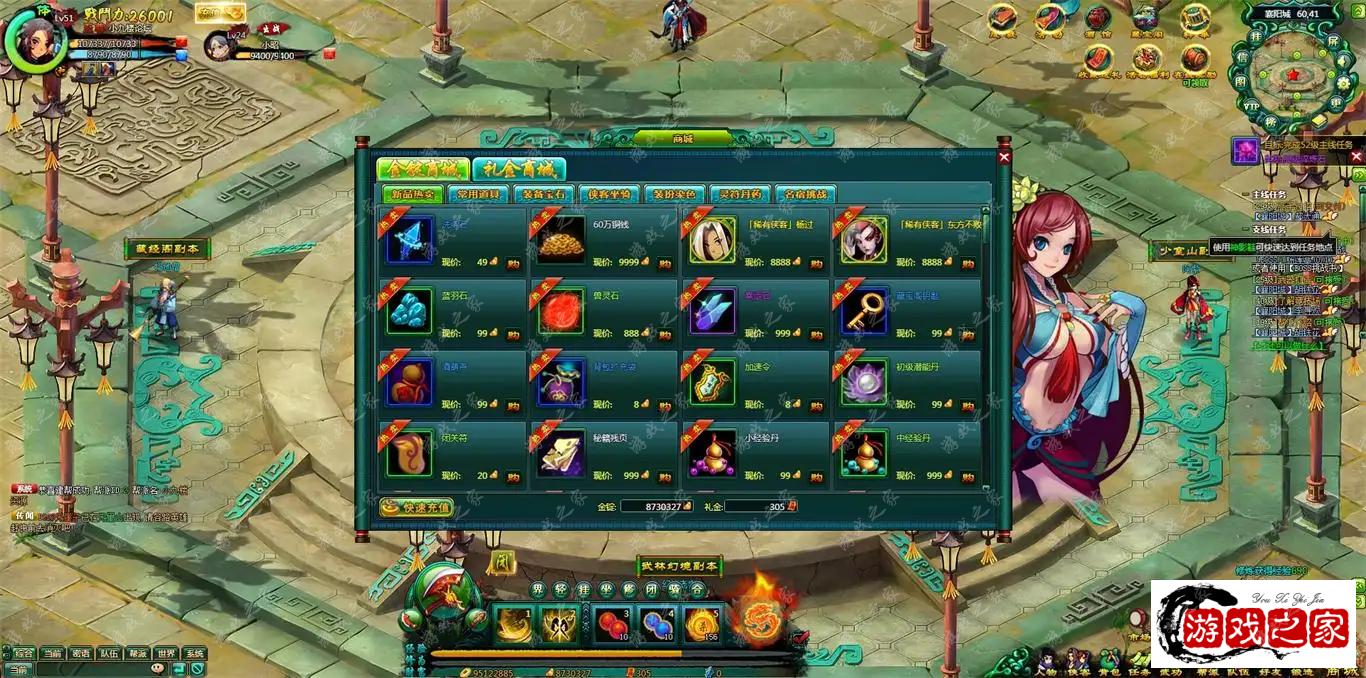This screenshot has width=1366, height=678.
Task: Open the 常用道具 category tab
Action: [x=478, y=194]
